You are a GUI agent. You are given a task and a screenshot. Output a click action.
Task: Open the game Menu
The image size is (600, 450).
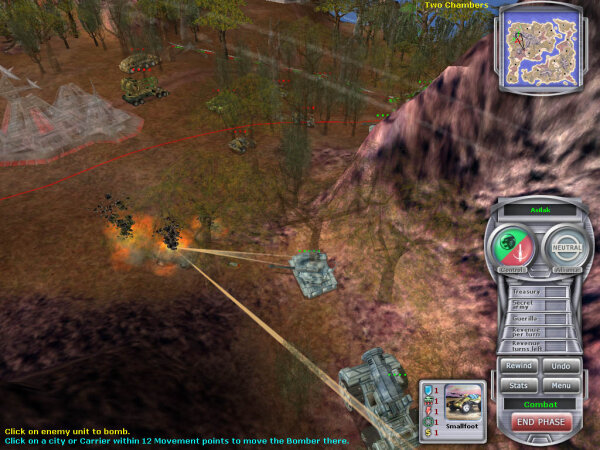pyautogui.click(x=560, y=384)
